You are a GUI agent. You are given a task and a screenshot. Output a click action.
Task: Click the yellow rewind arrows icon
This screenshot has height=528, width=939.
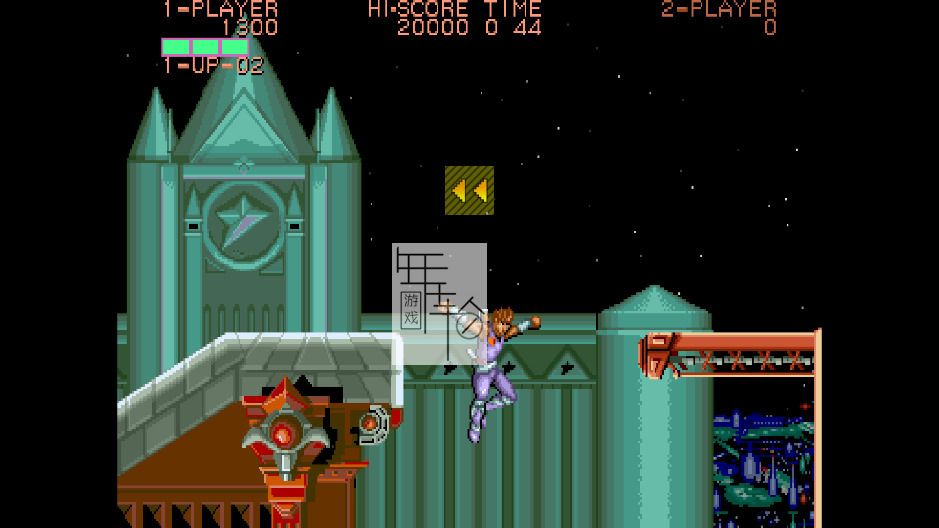[469, 190]
